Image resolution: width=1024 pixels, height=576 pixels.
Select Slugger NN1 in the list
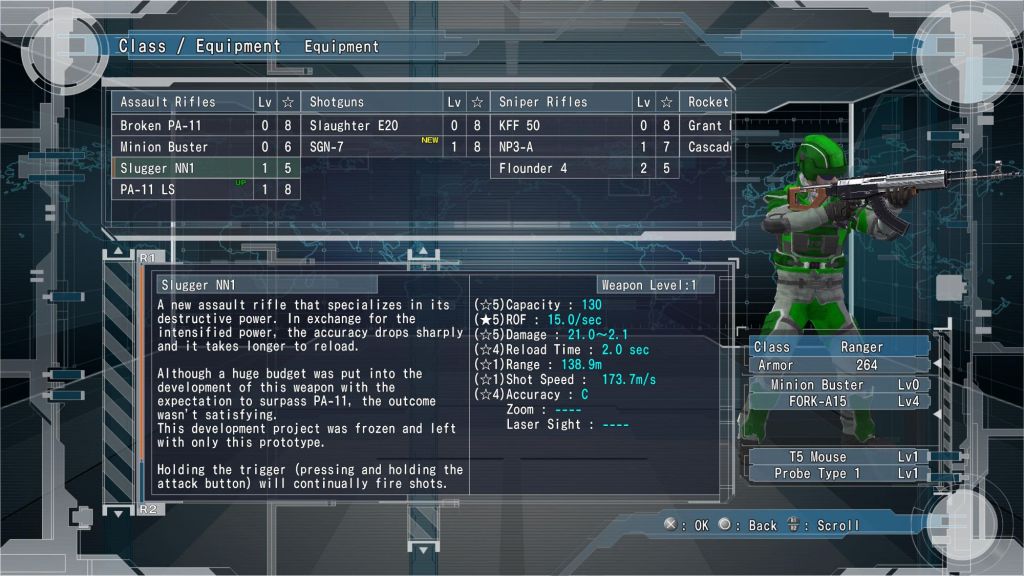pos(181,168)
